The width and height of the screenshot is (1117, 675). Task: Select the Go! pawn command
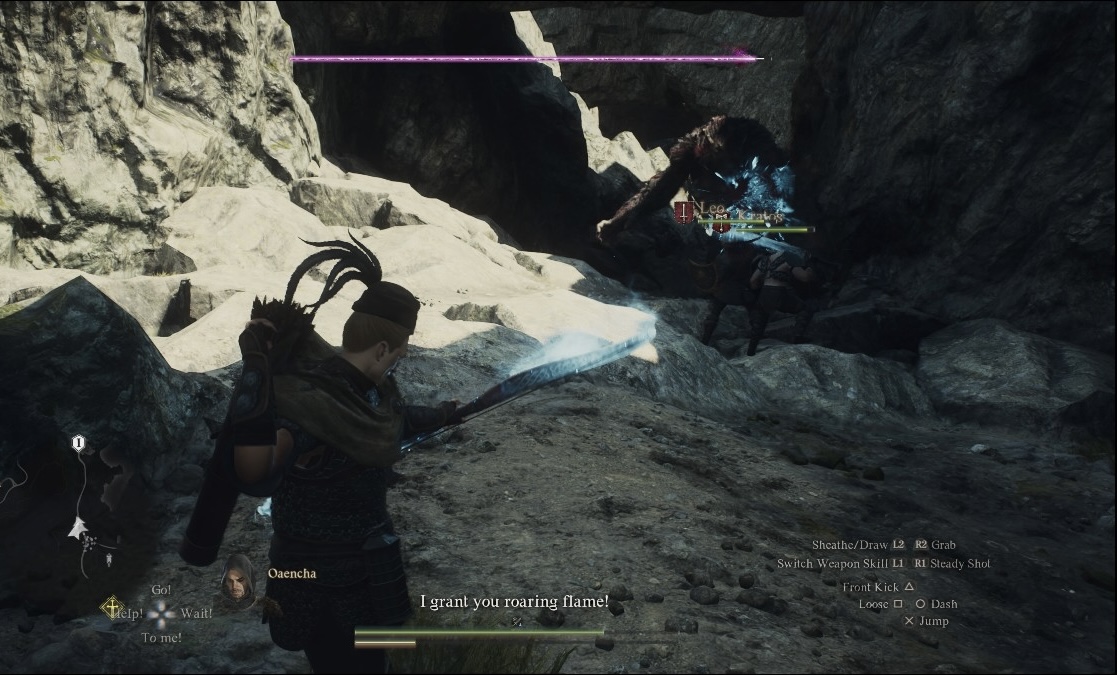coord(161,590)
